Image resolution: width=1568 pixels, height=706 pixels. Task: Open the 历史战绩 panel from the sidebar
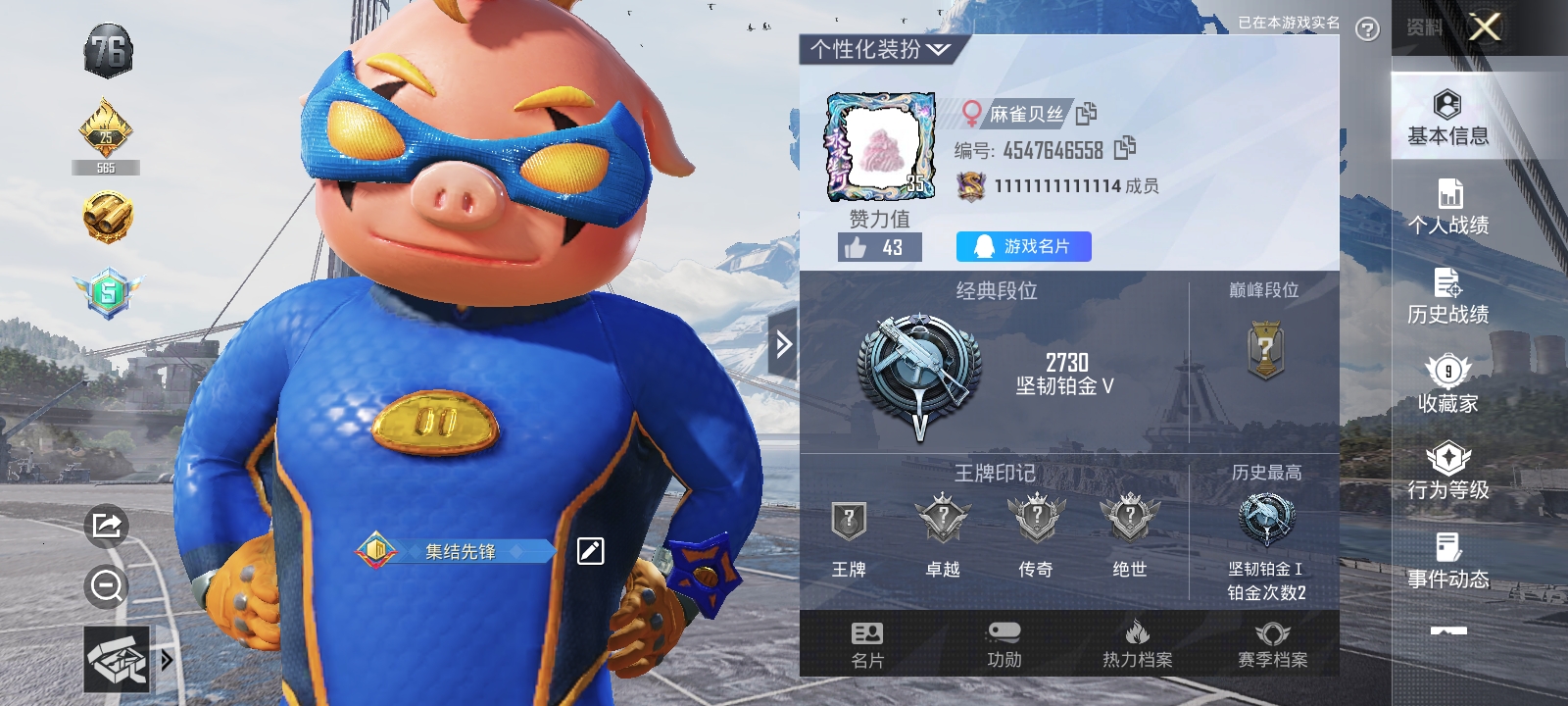[x=1448, y=294]
